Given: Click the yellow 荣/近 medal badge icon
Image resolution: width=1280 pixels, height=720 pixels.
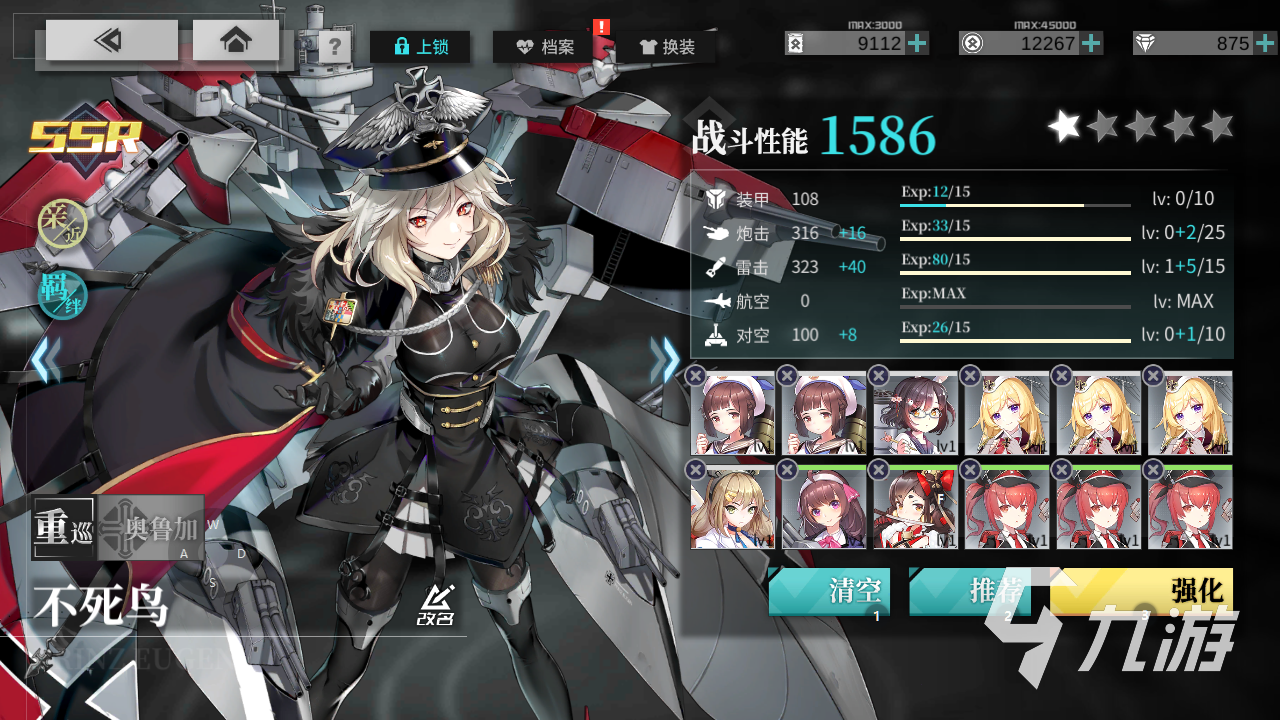Looking at the screenshot, I should (62, 225).
